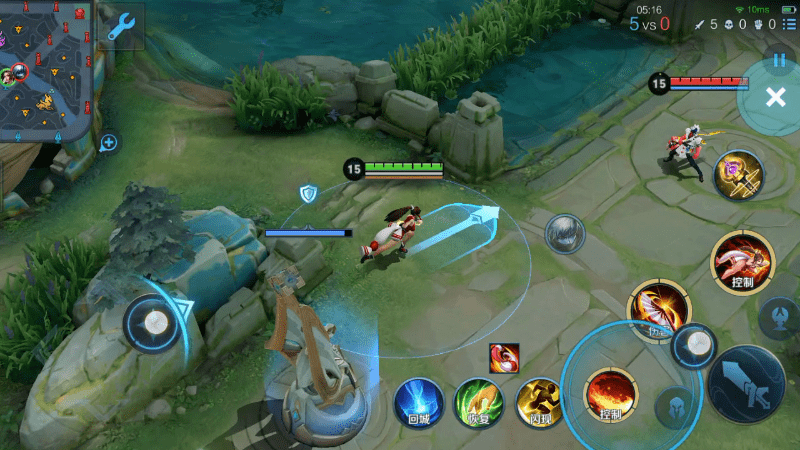800x450 pixels.
Task: Tap the movement joystick knob
Action: click(155, 322)
